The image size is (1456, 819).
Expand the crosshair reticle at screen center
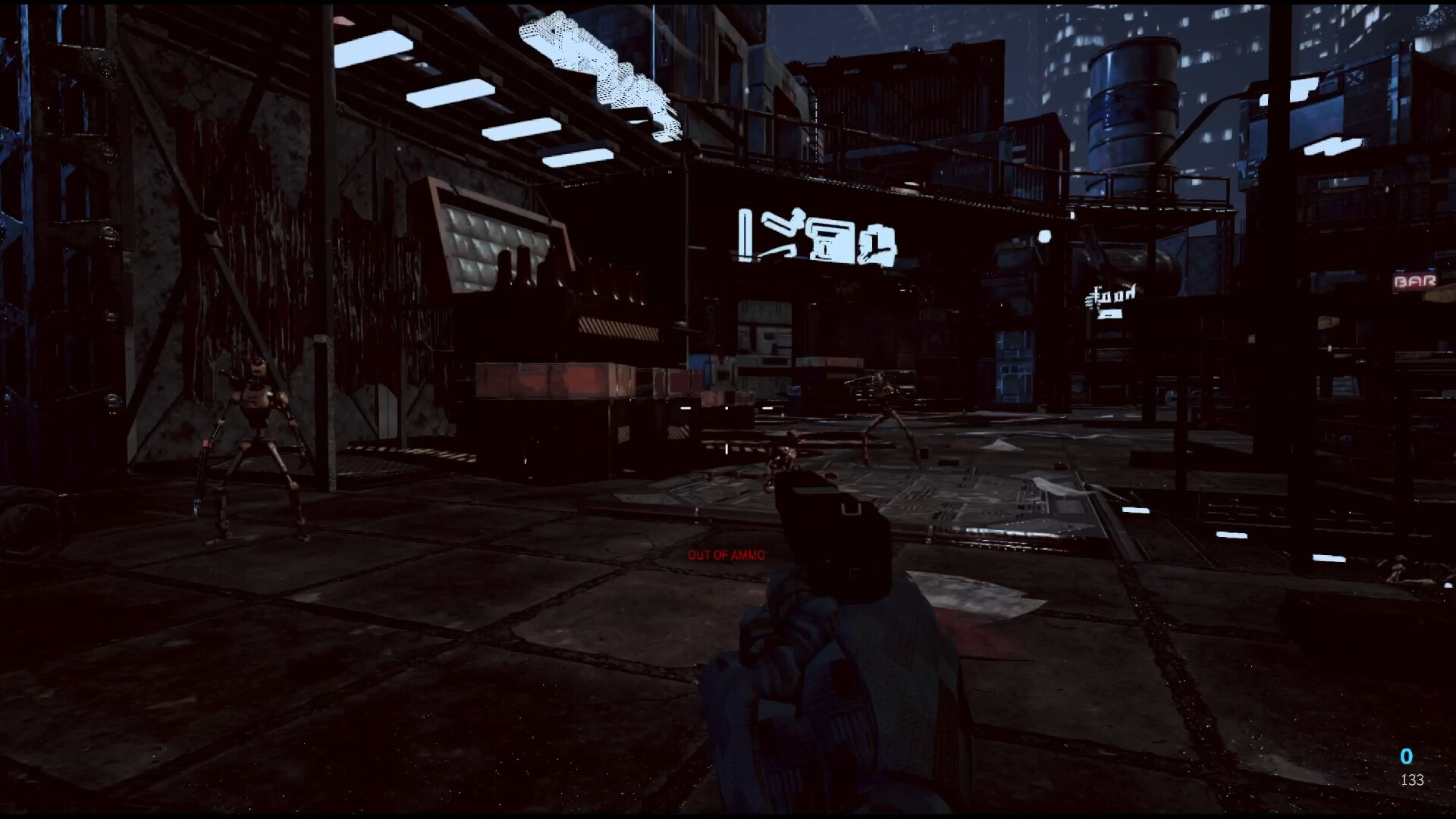tap(728, 409)
